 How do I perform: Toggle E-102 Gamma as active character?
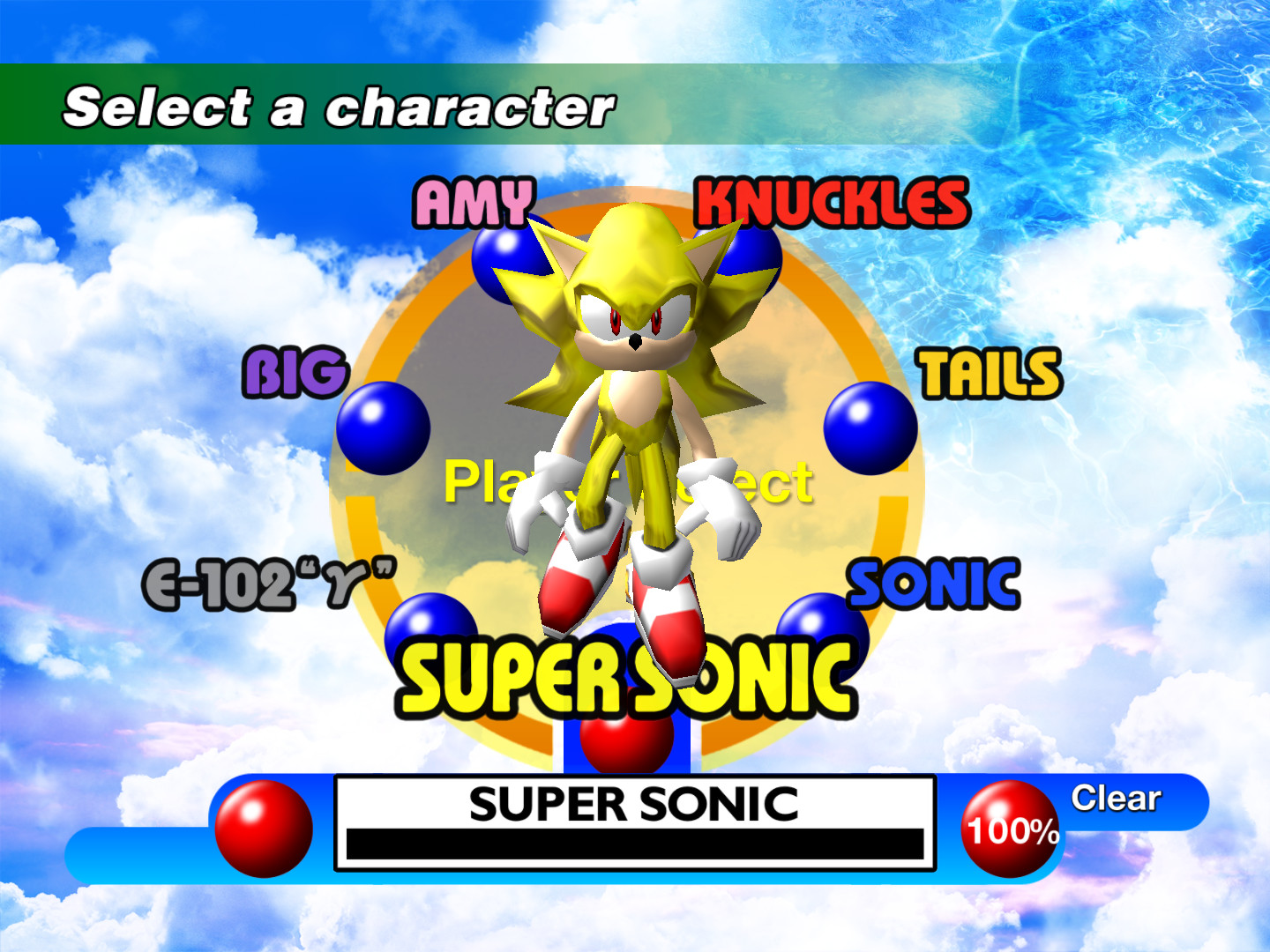click(269, 582)
